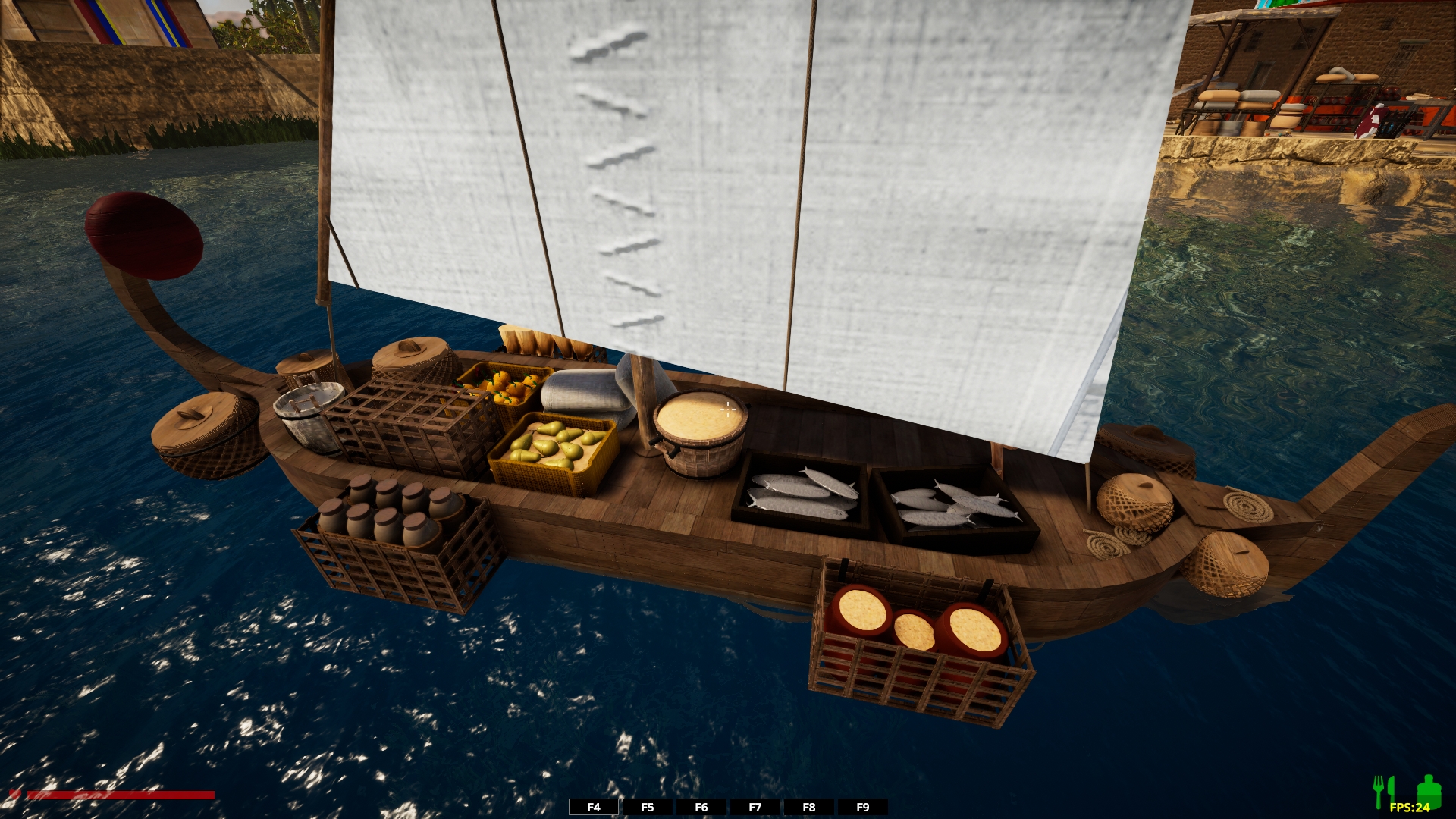1456x819 pixels.
Task: Click the F9 hotbar slot
Action: 863,807
